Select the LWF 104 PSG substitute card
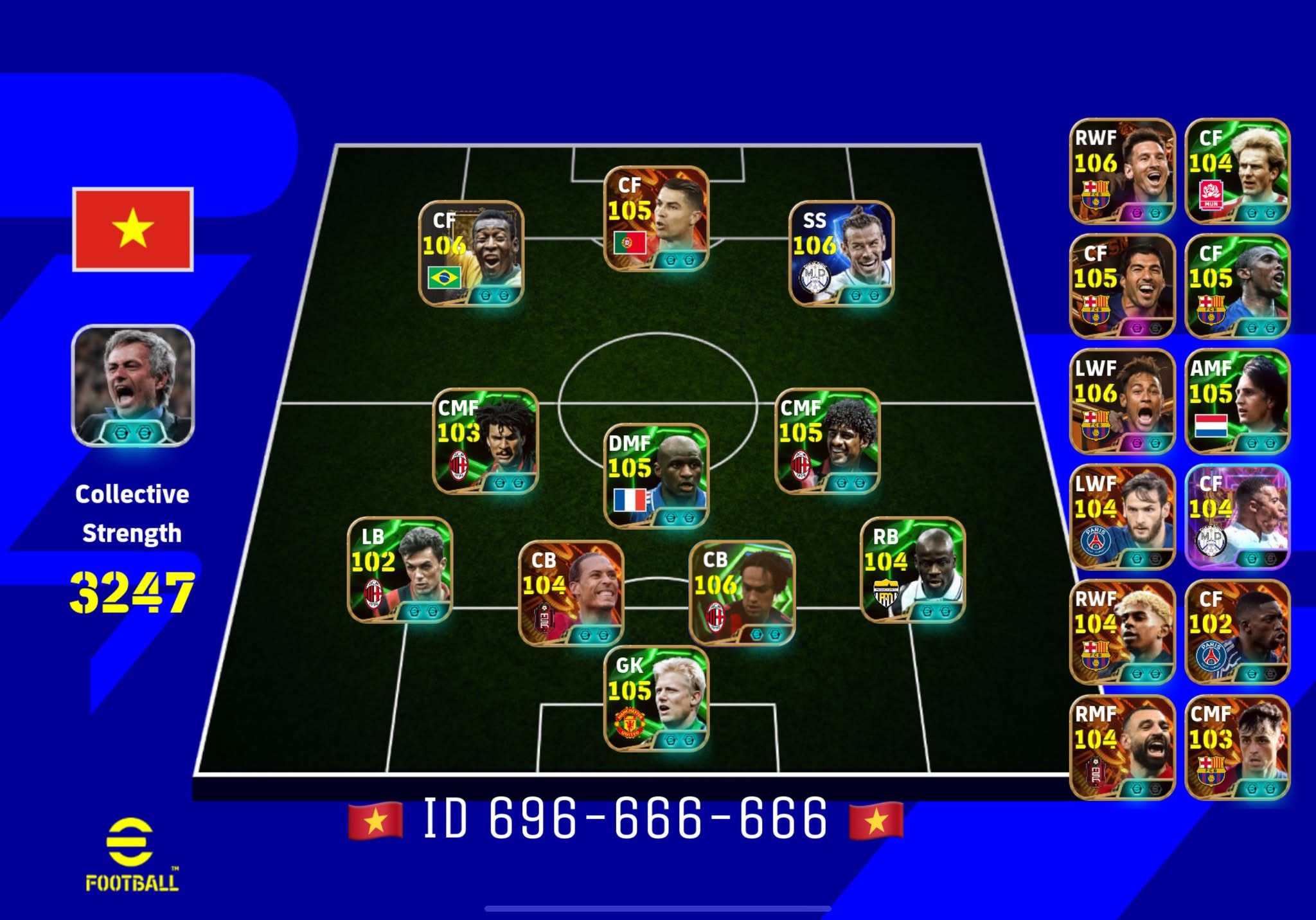Image resolution: width=1316 pixels, height=920 pixels. click(1122, 517)
